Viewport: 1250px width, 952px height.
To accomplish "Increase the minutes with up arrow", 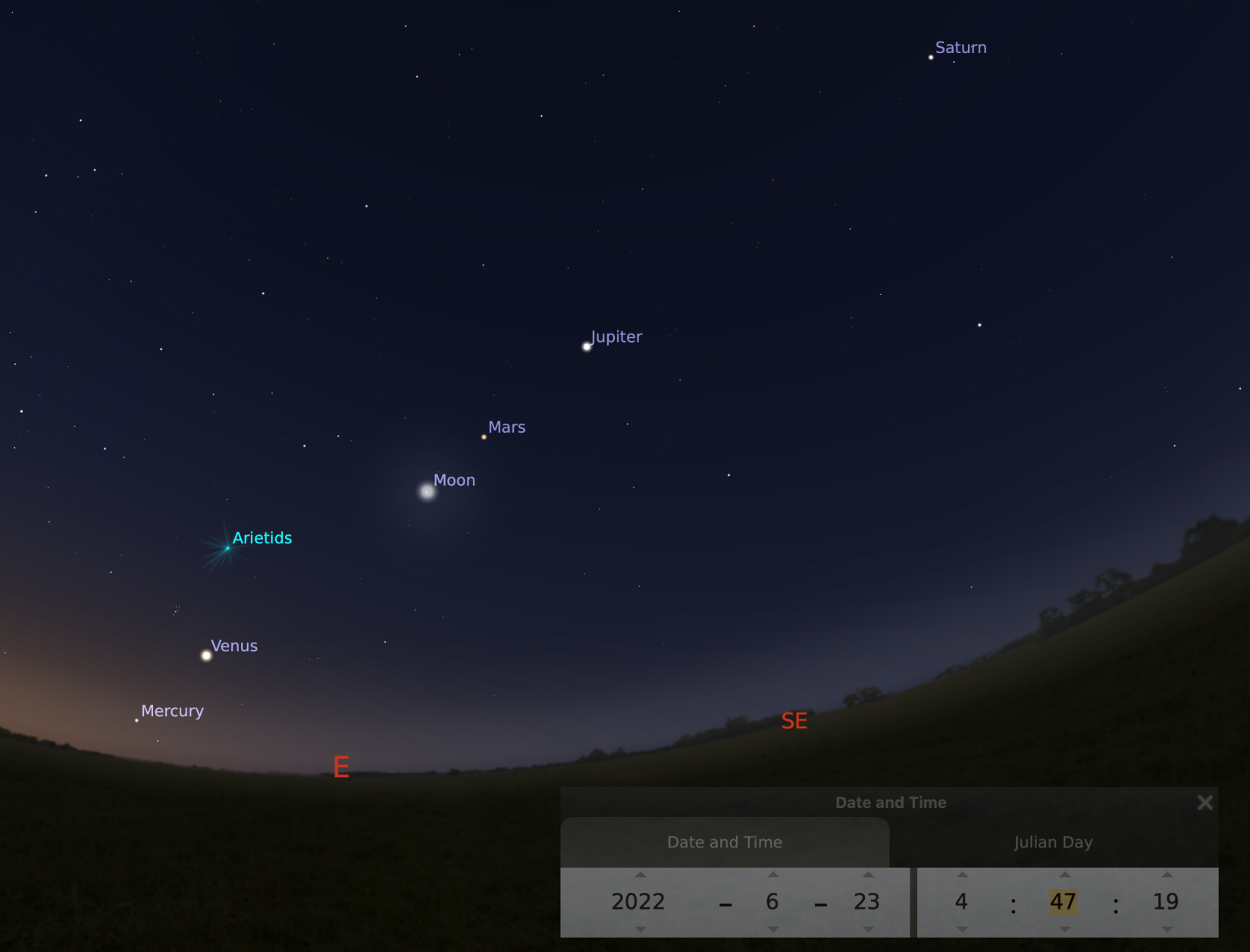I will (x=1064, y=875).
